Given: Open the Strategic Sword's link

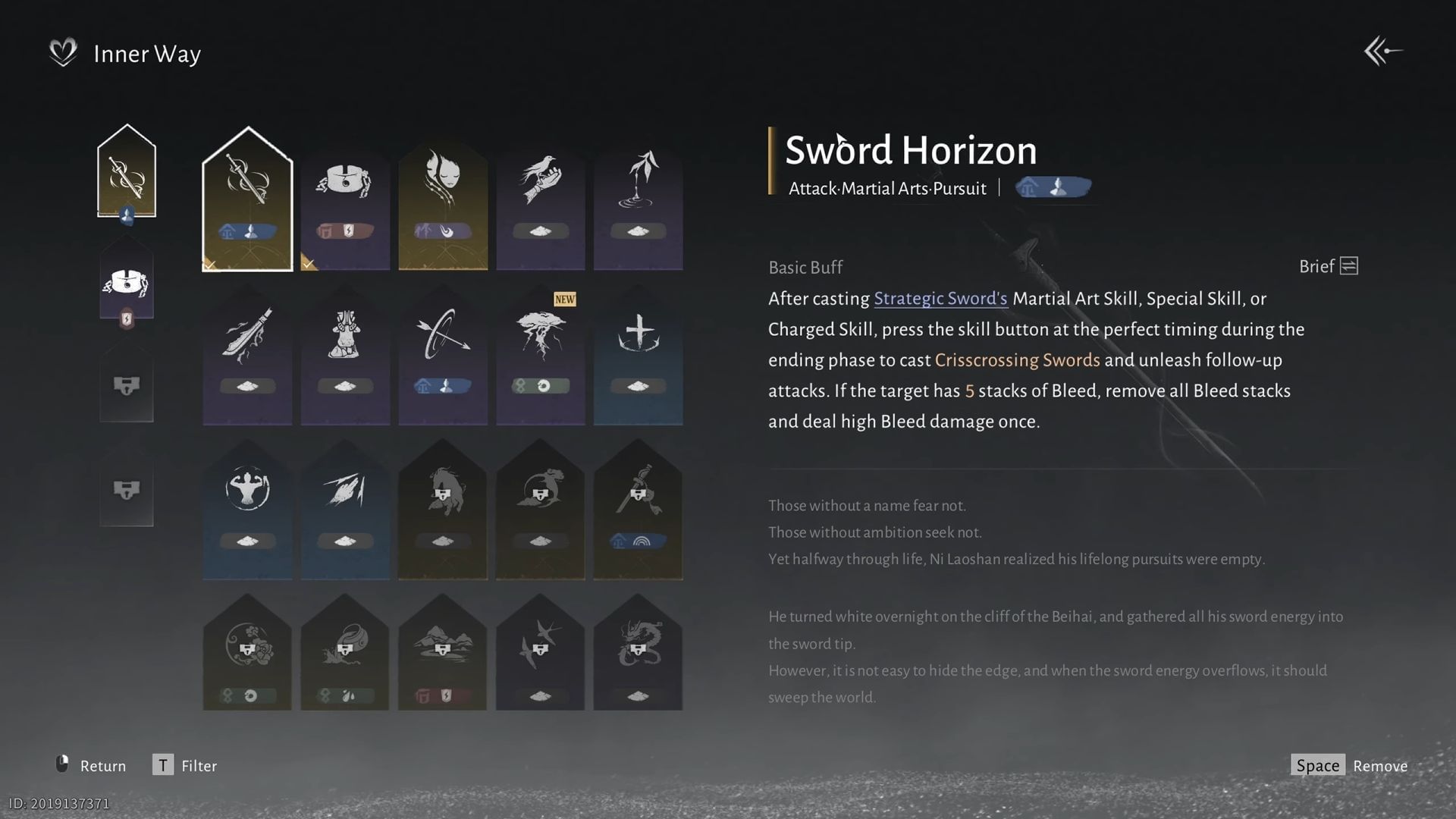Looking at the screenshot, I should click(940, 298).
